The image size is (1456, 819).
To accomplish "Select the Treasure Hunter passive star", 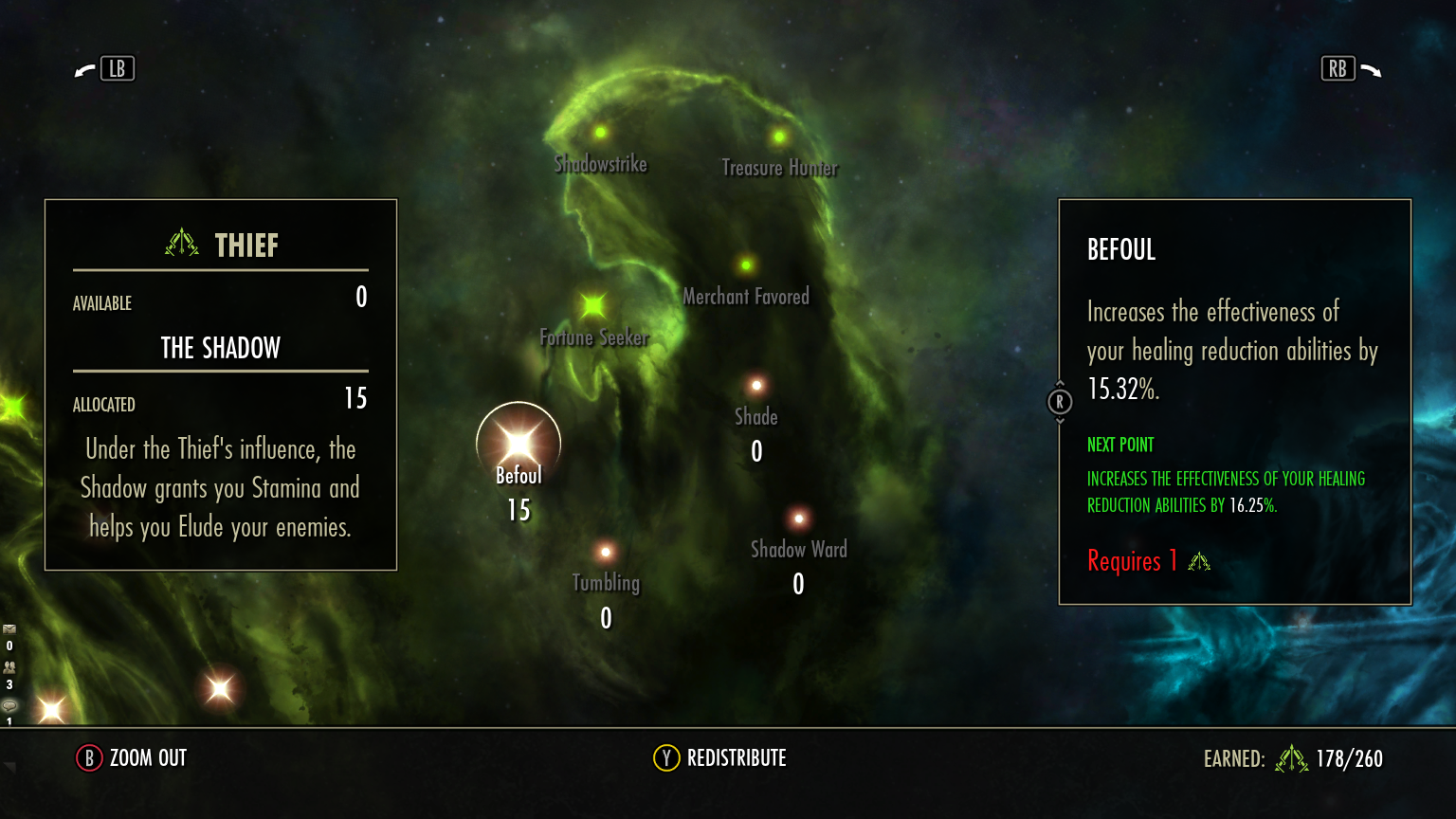I will [779, 136].
